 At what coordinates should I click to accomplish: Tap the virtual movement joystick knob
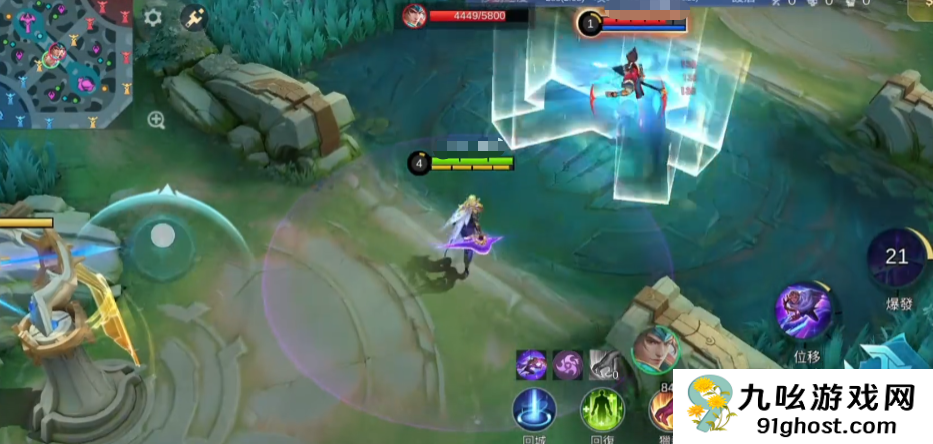(x=163, y=237)
